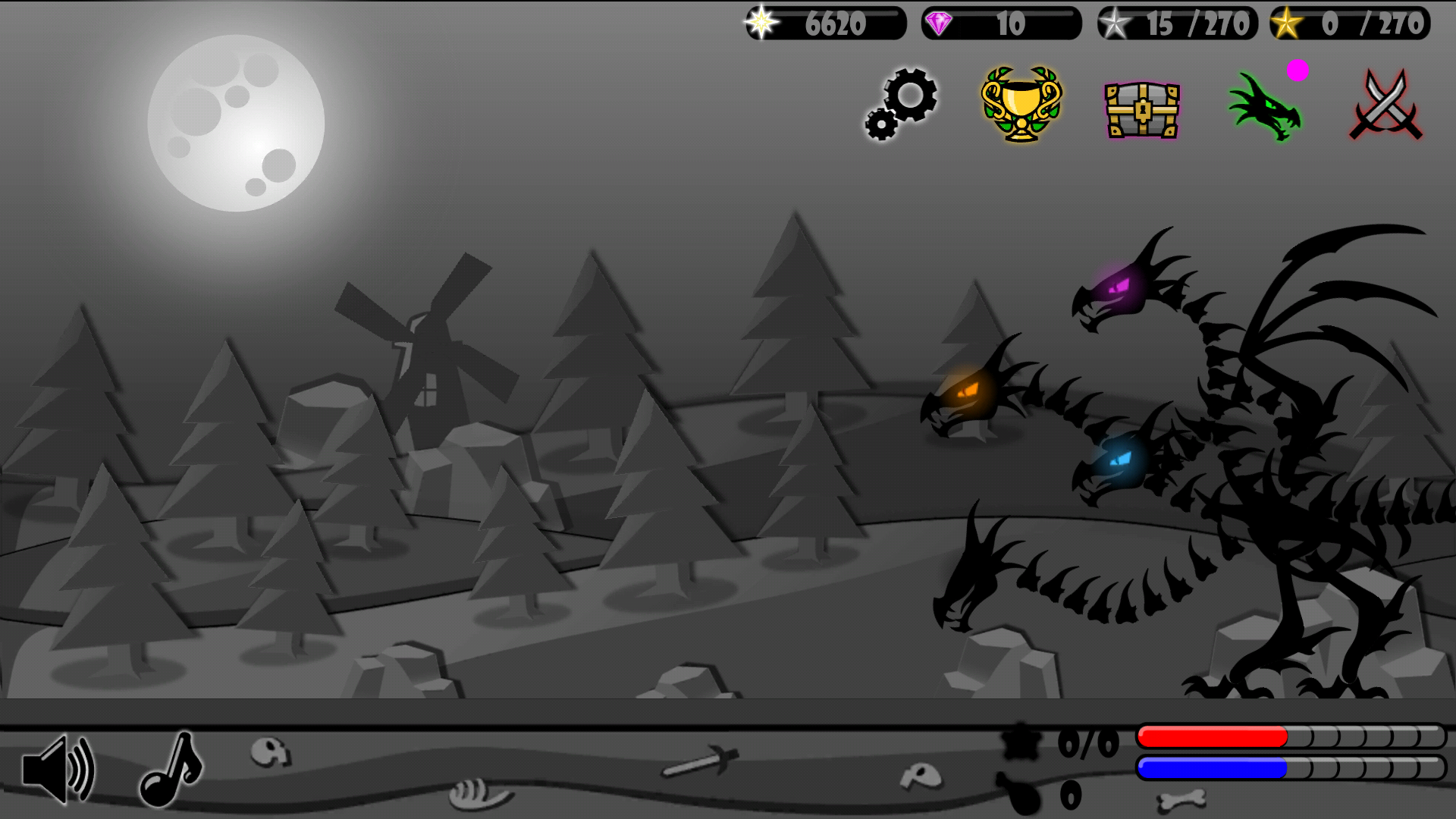This screenshot has width=1456, height=819.
Task: View the golden trophy achievements
Action: [x=1021, y=105]
